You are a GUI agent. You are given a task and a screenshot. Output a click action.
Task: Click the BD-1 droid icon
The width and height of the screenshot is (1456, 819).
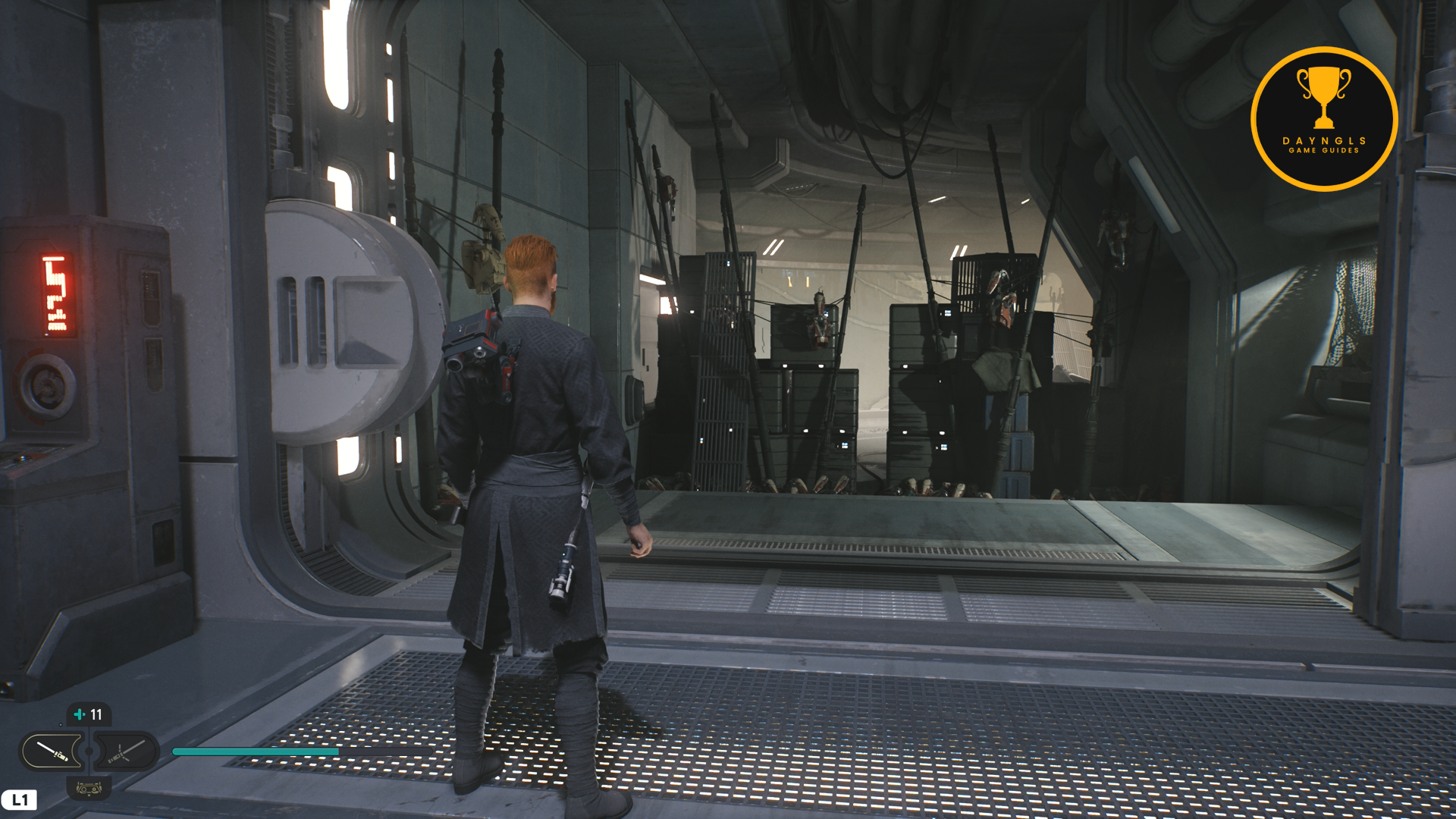coord(89,789)
